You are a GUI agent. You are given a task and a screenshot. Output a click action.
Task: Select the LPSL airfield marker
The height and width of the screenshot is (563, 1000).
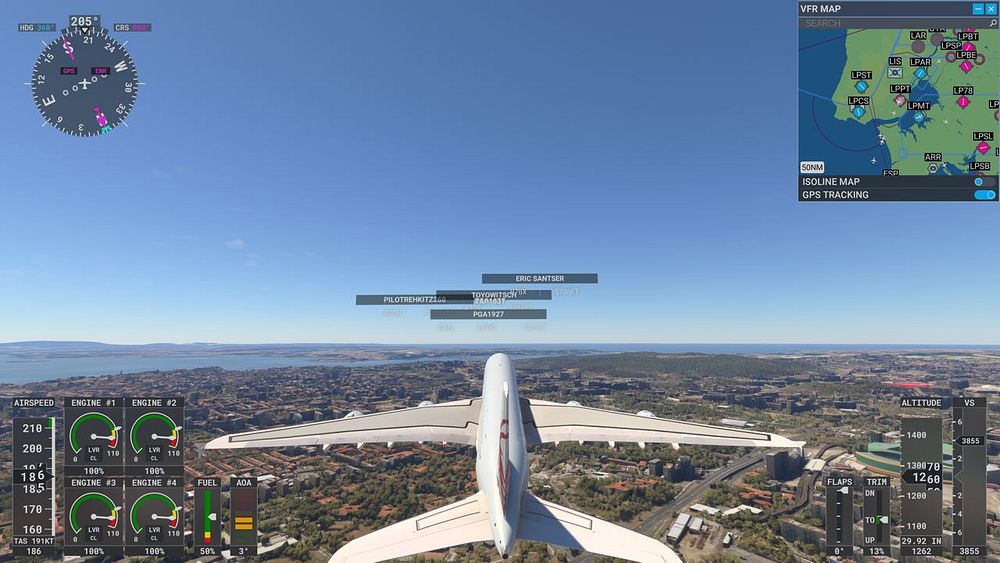point(983,148)
